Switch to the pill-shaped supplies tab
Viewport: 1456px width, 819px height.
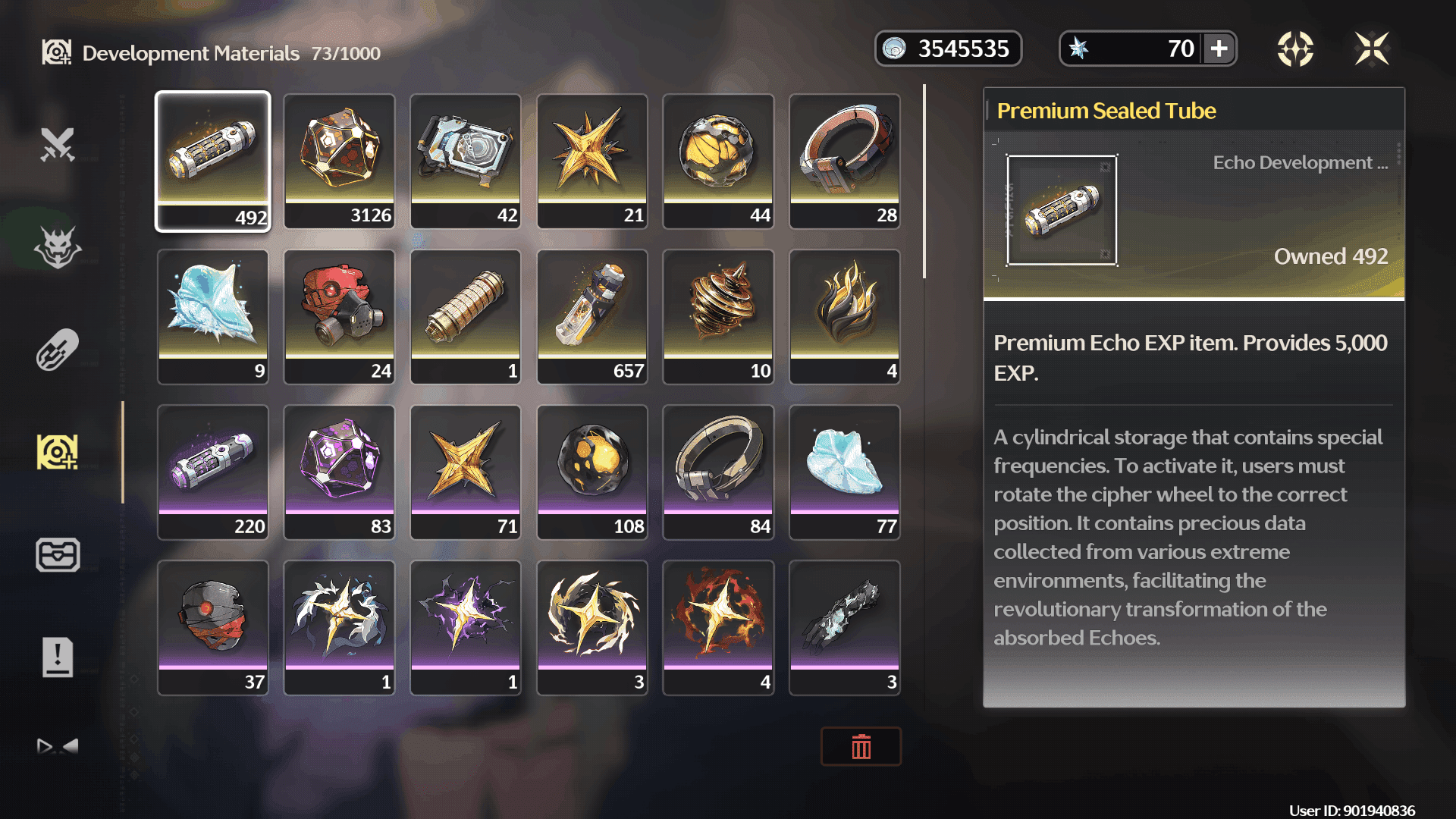click(58, 350)
